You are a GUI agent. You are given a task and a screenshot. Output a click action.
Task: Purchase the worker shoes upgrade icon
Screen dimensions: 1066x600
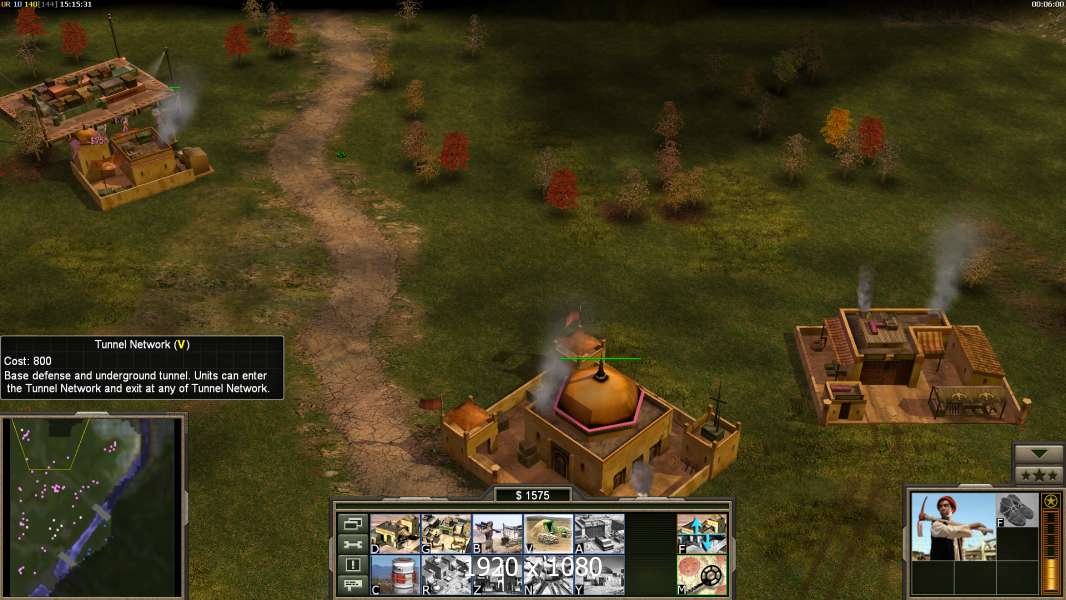pyautogui.click(x=1017, y=510)
